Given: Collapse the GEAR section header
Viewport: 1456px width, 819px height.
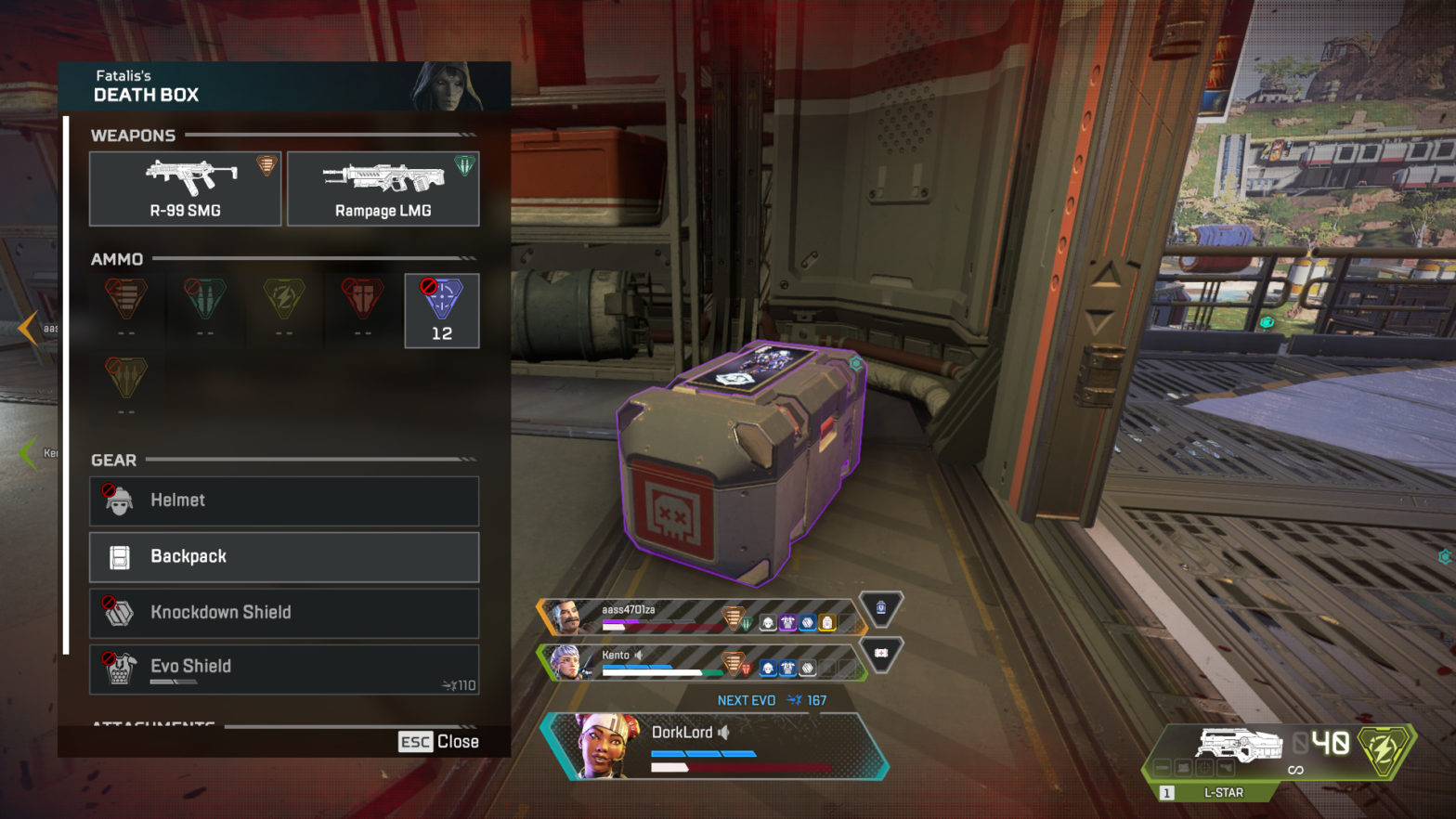Looking at the screenshot, I should 112,460.
